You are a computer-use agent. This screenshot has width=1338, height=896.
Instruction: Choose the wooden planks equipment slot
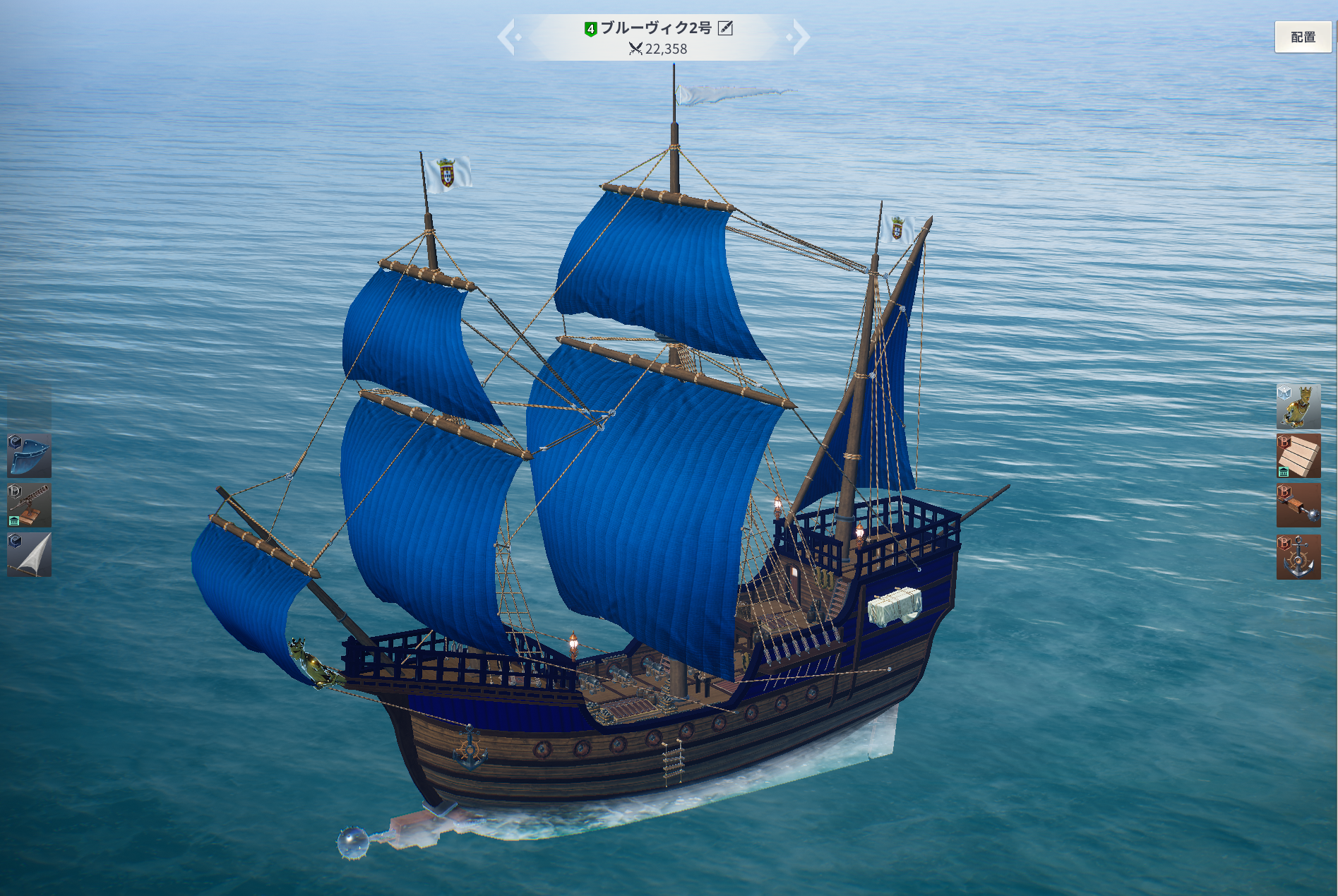pyautogui.click(x=1298, y=456)
